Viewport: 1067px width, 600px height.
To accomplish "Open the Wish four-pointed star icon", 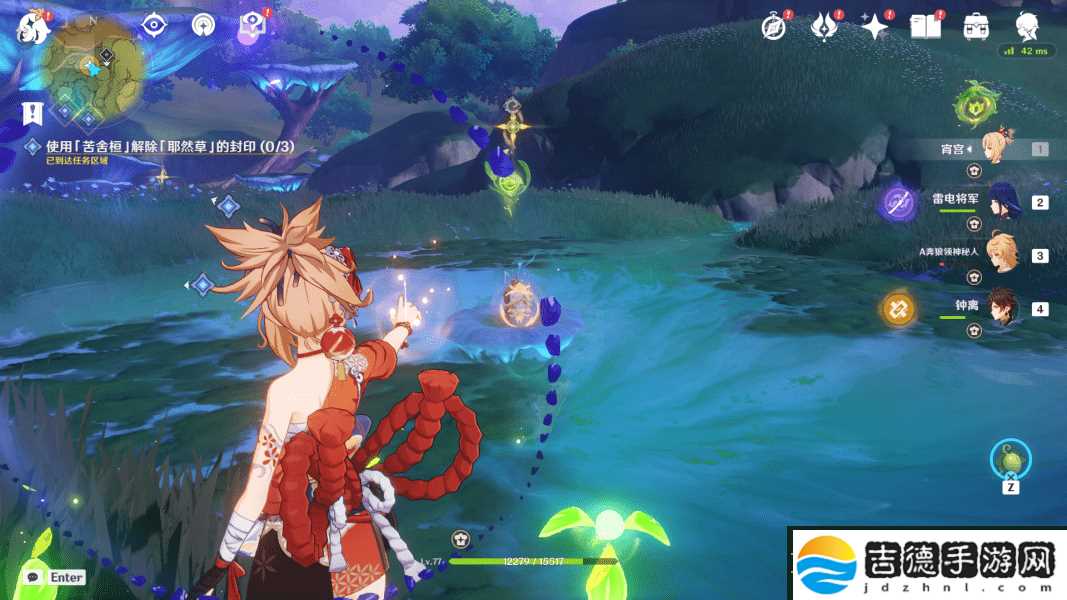I will [875, 28].
